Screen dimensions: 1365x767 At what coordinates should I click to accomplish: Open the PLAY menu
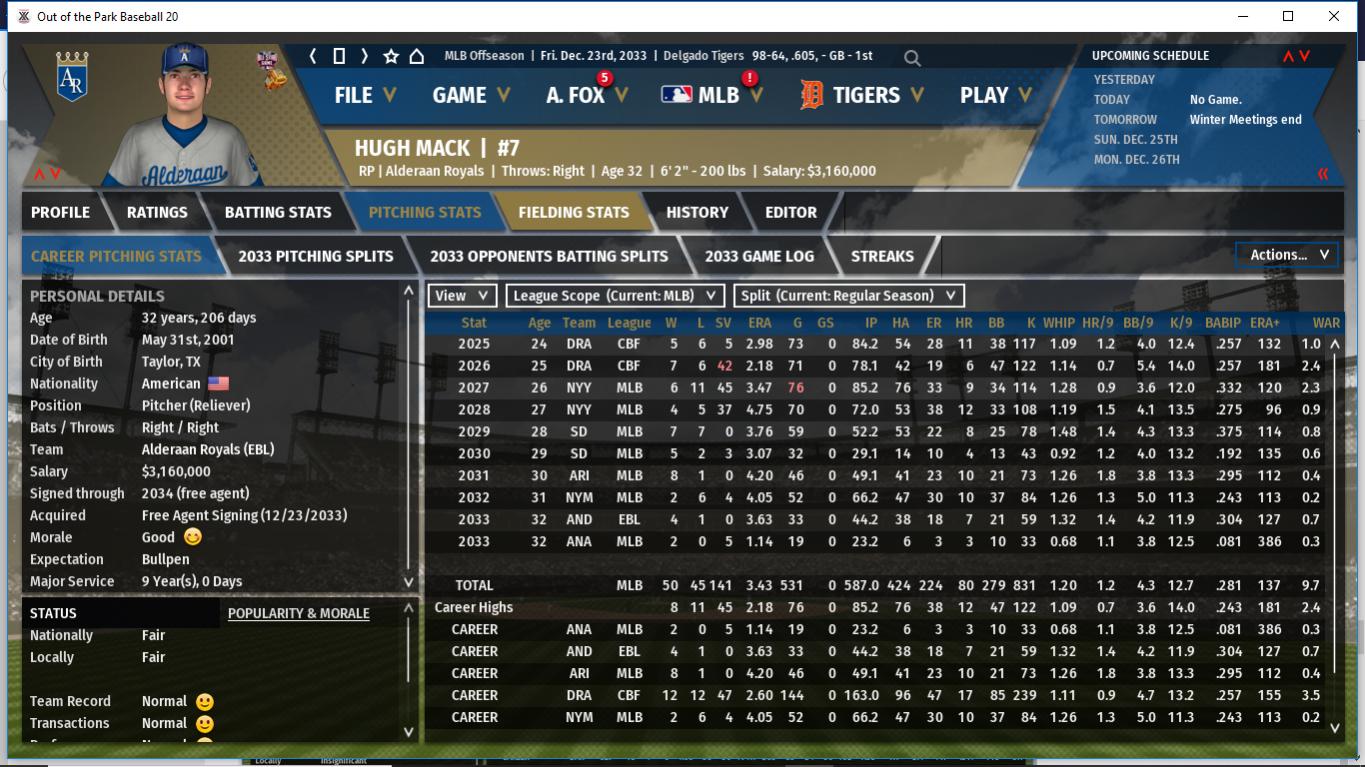pos(995,95)
